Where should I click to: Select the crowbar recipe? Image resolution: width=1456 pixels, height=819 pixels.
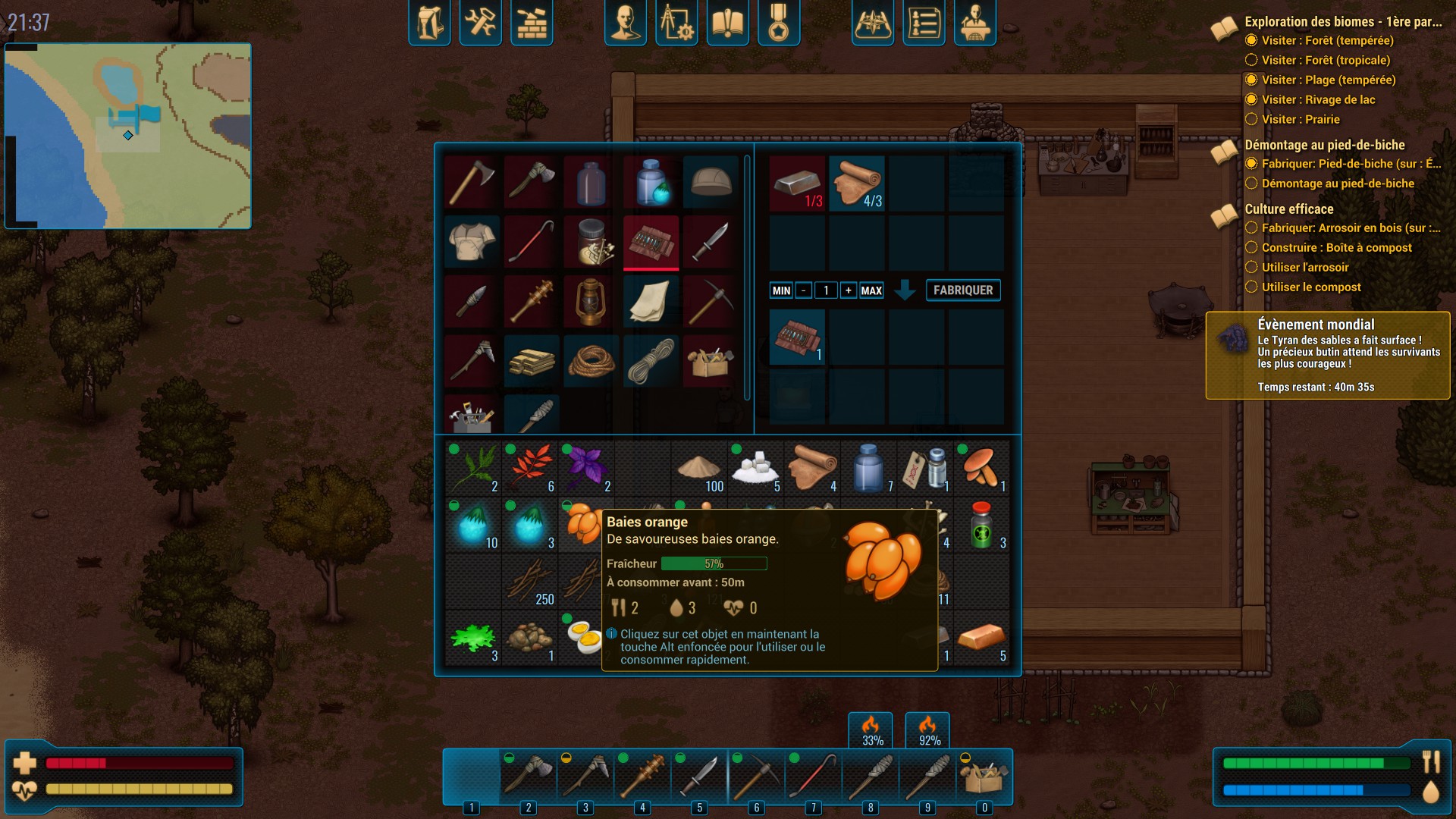tap(531, 241)
